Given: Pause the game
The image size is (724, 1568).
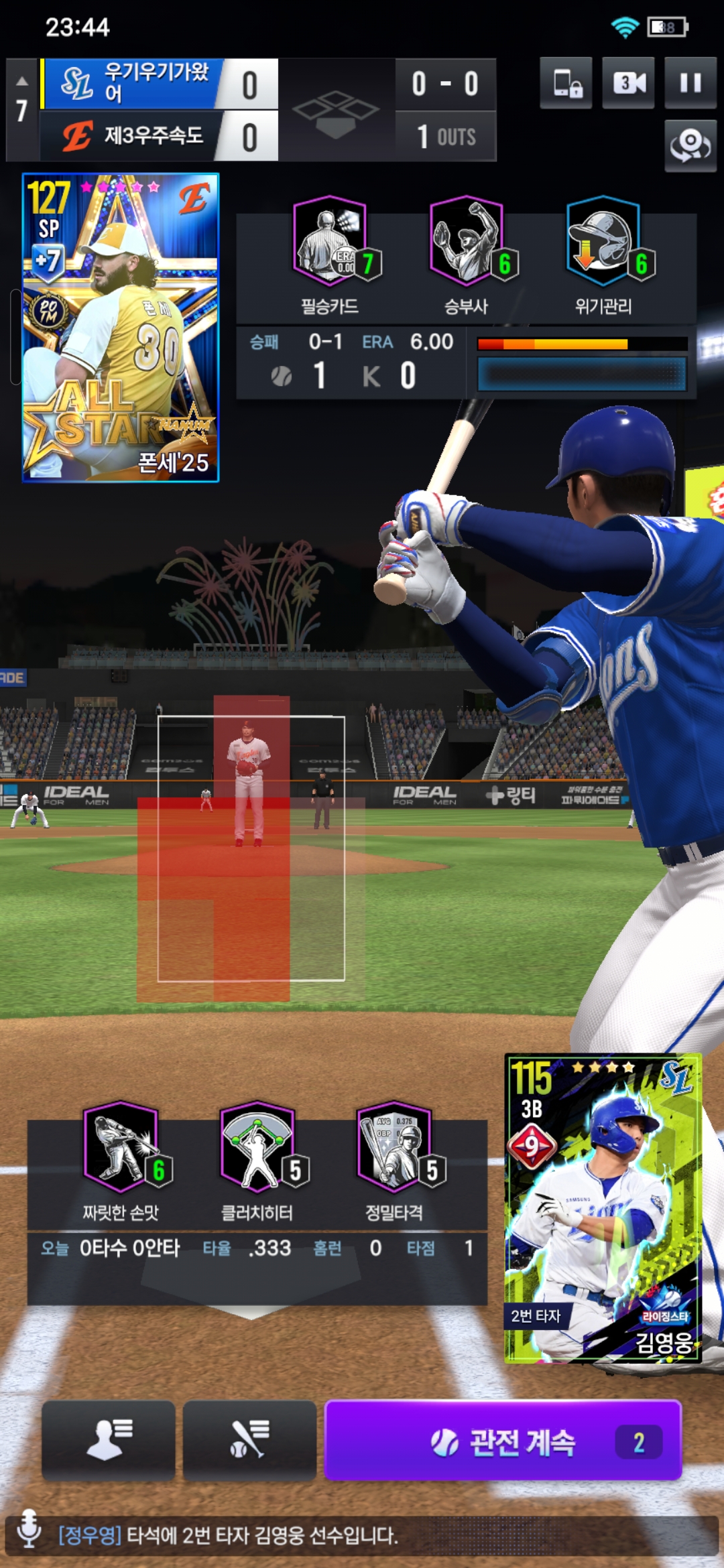Looking at the screenshot, I should pyautogui.click(x=690, y=83).
